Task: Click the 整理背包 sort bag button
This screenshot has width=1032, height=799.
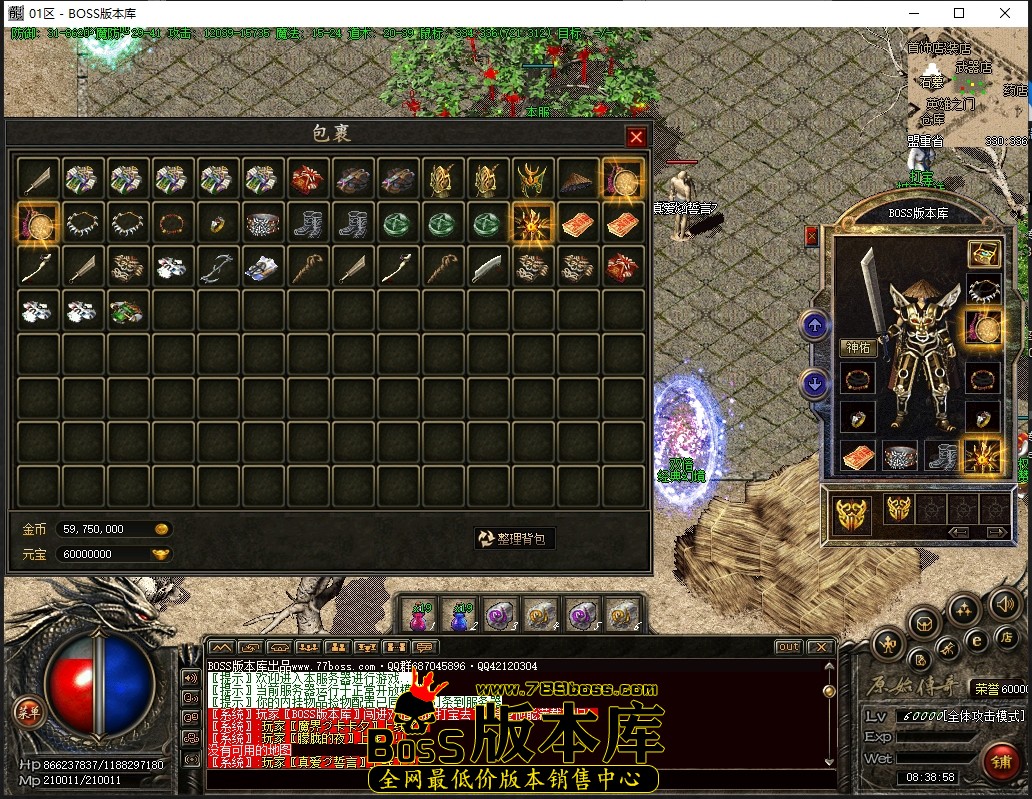Action: (x=514, y=538)
